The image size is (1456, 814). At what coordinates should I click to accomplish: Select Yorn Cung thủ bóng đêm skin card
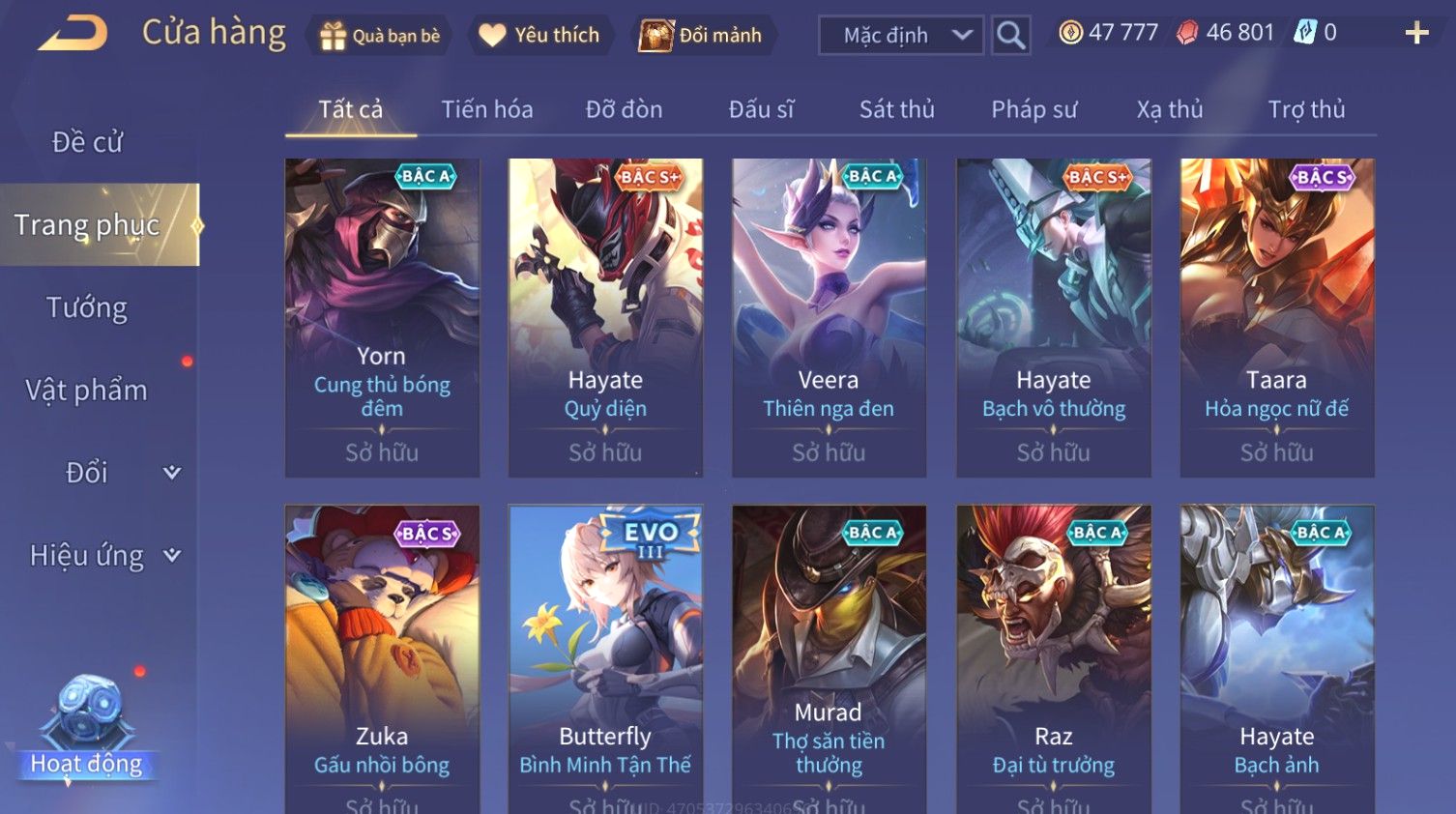(382, 317)
